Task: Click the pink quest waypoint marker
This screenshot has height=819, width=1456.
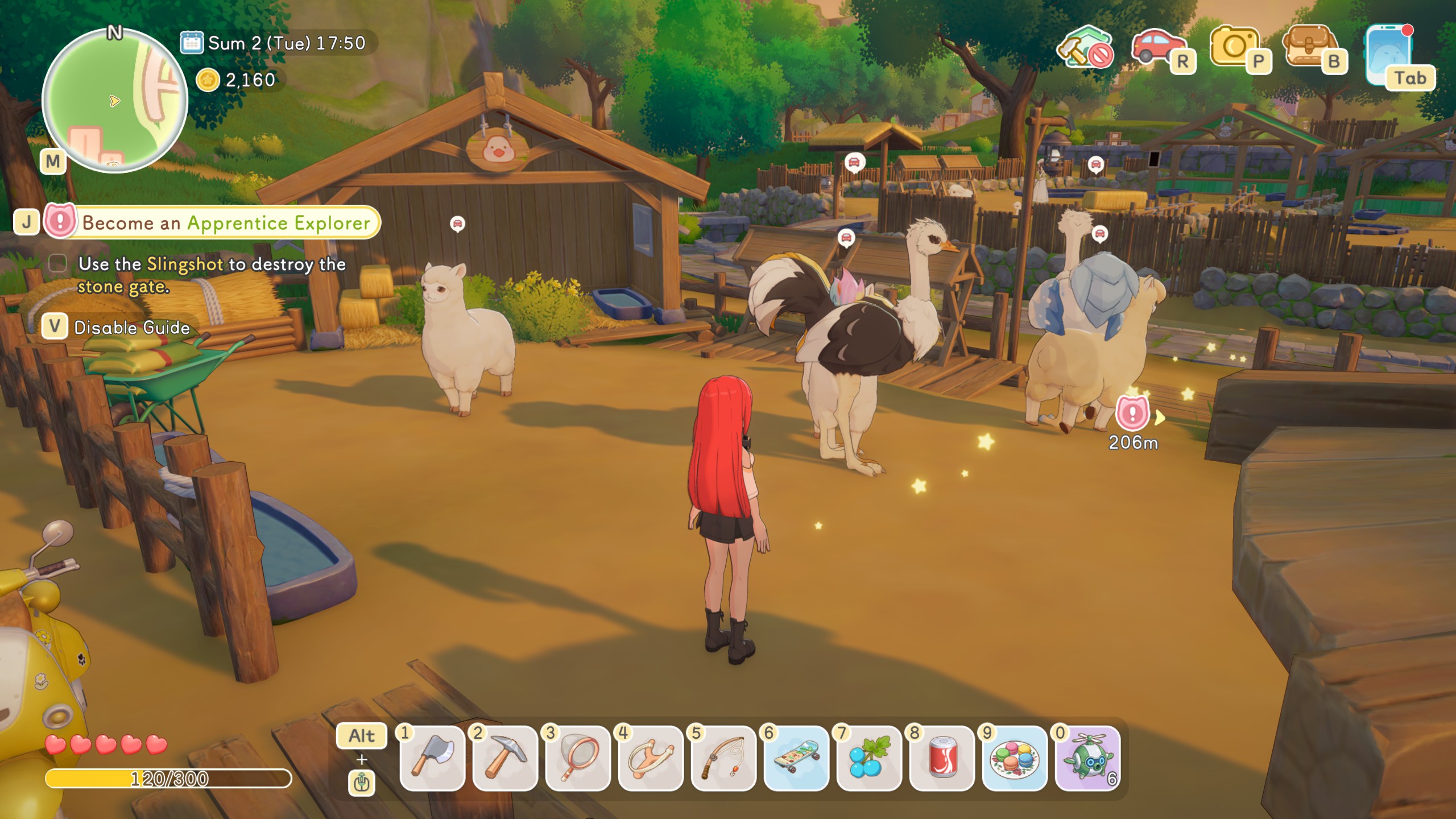Action: pos(1132,413)
